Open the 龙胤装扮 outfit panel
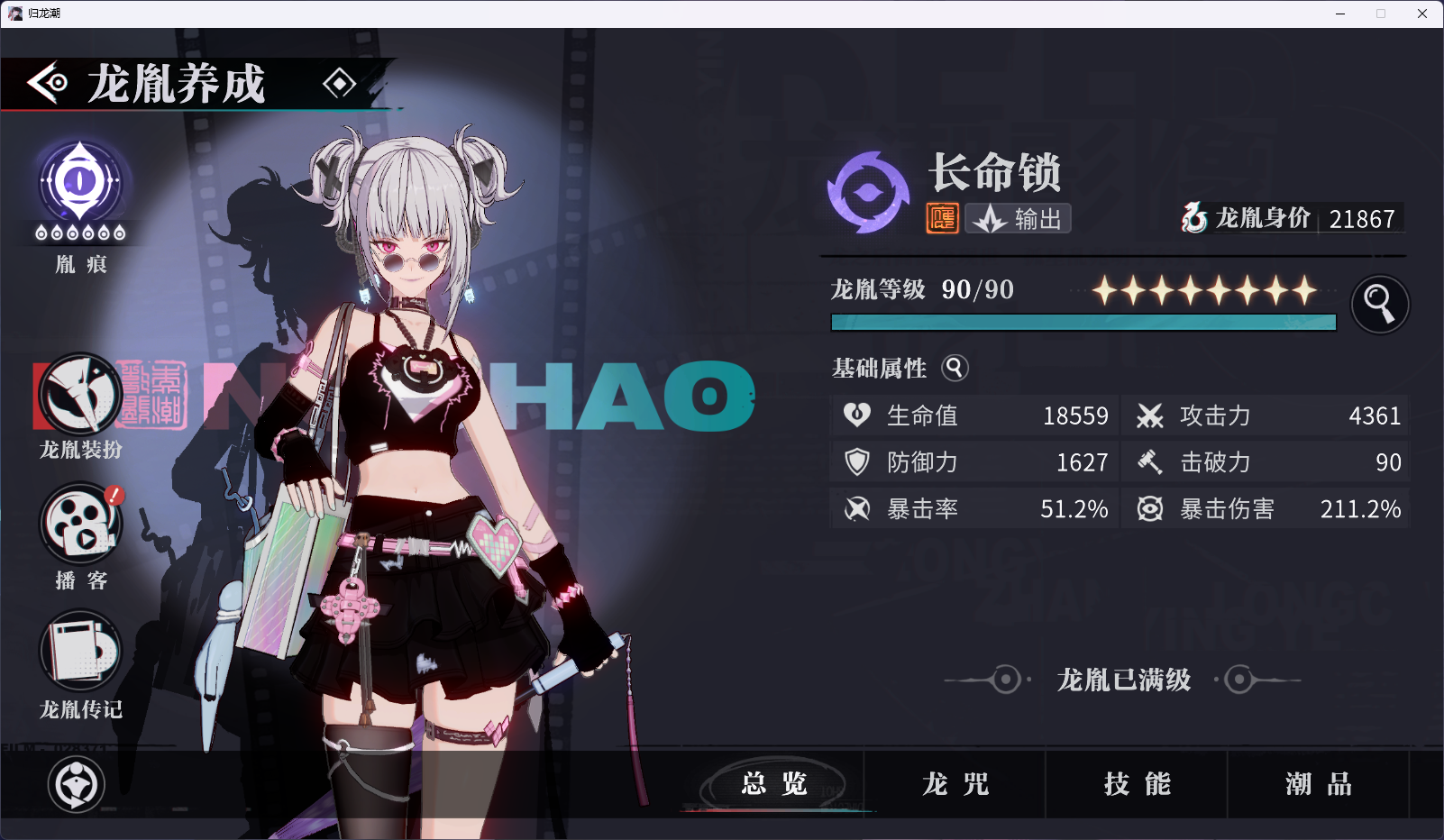This screenshot has width=1444, height=840. (79, 394)
